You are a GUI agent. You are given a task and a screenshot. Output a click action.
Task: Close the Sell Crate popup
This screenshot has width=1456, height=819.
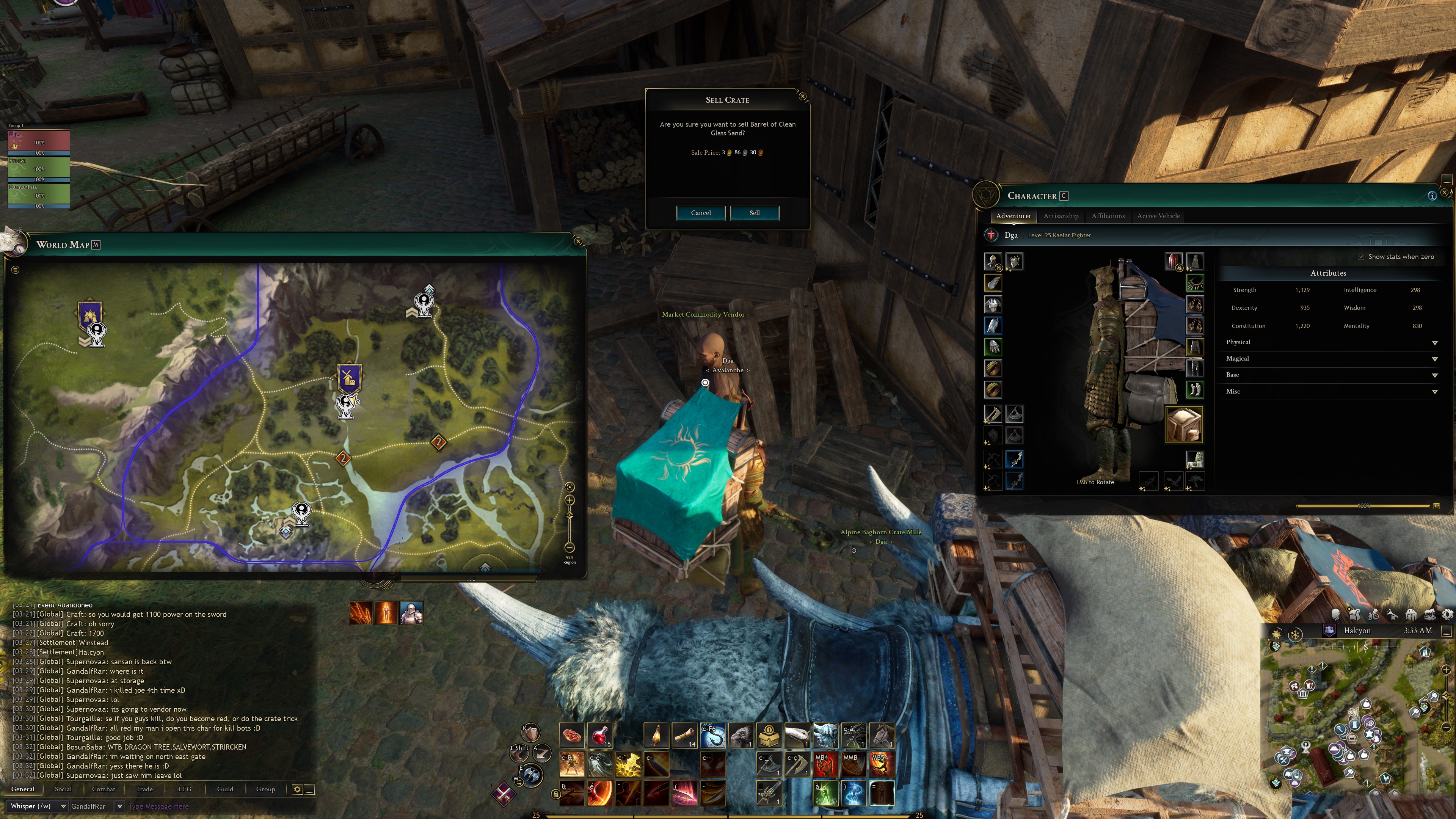click(x=803, y=97)
